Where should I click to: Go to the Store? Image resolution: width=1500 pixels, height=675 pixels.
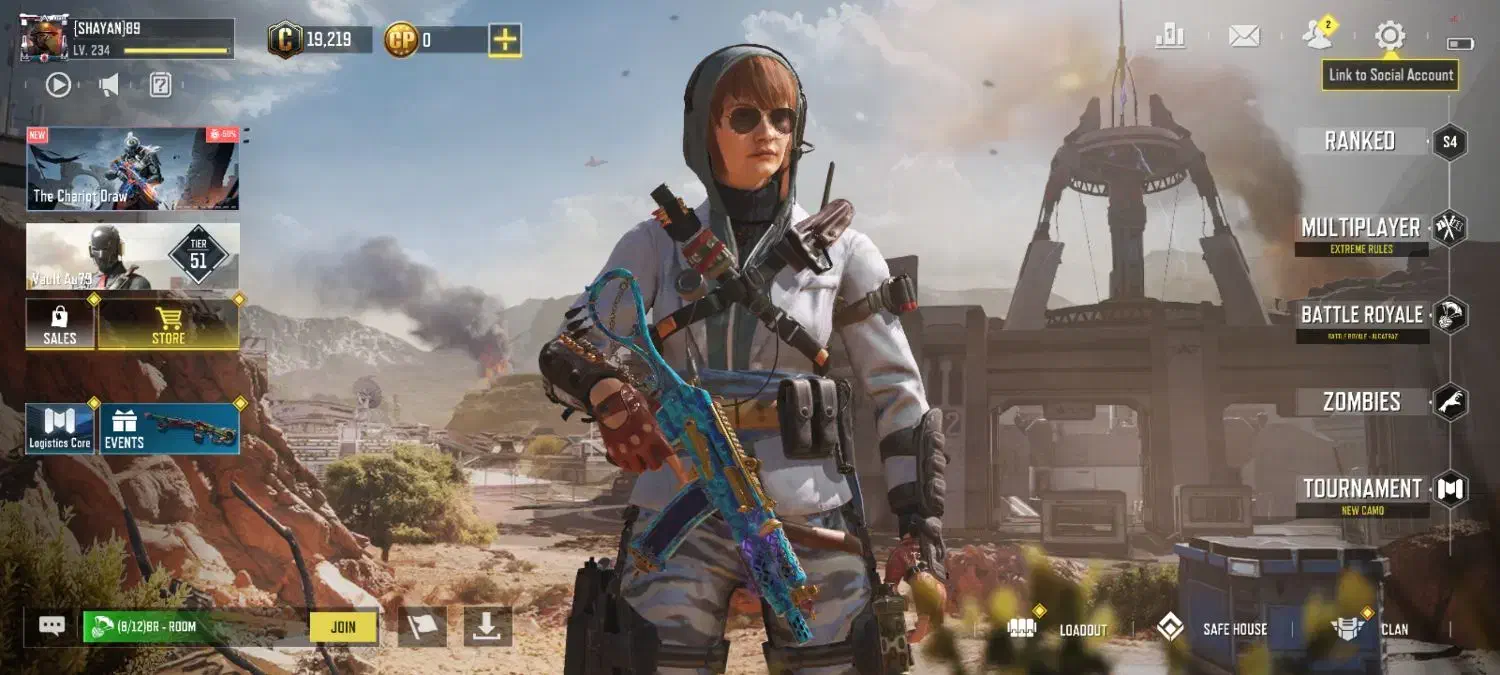168,325
